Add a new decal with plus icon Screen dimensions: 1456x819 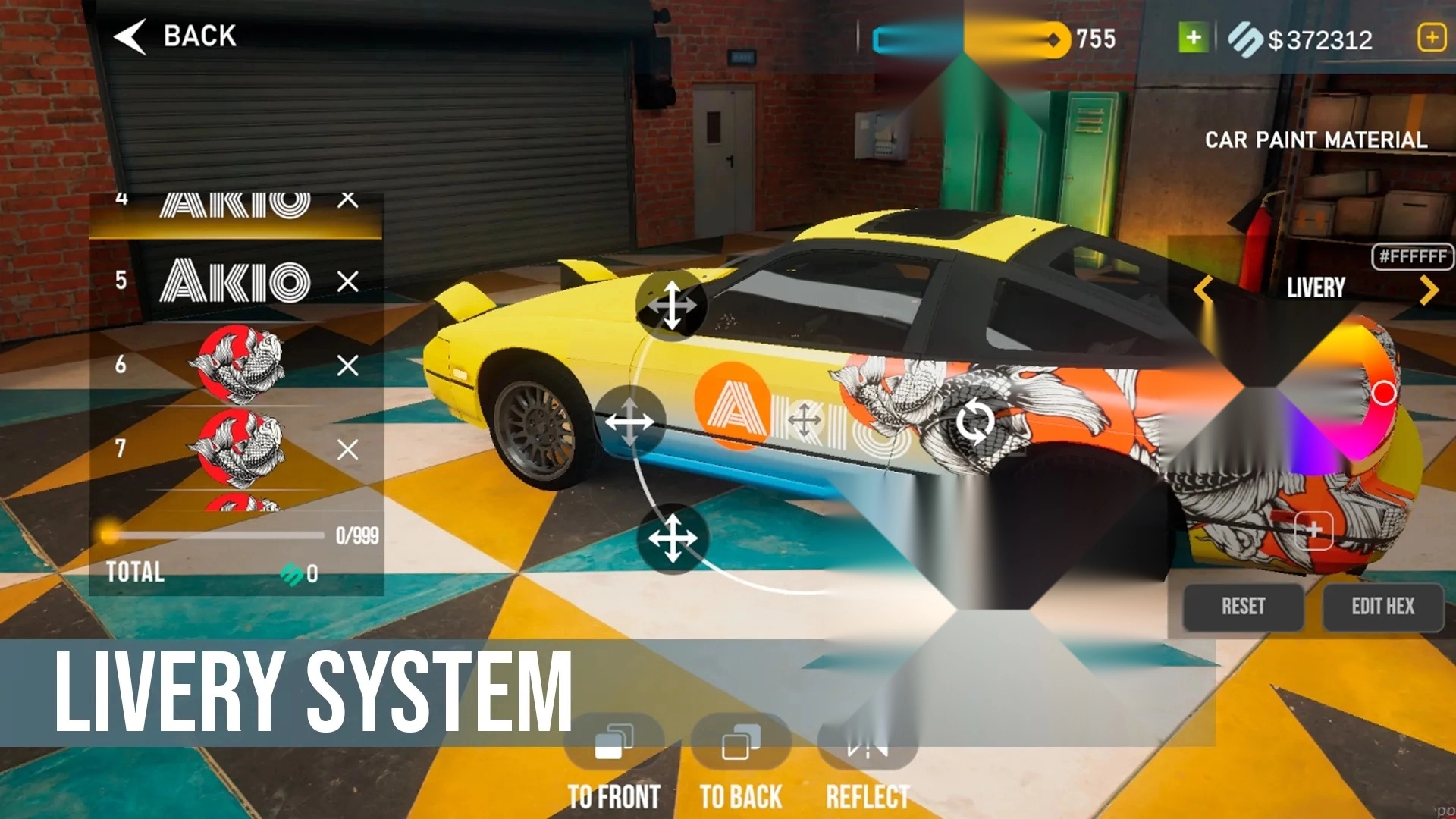(x=1313, y=530)
